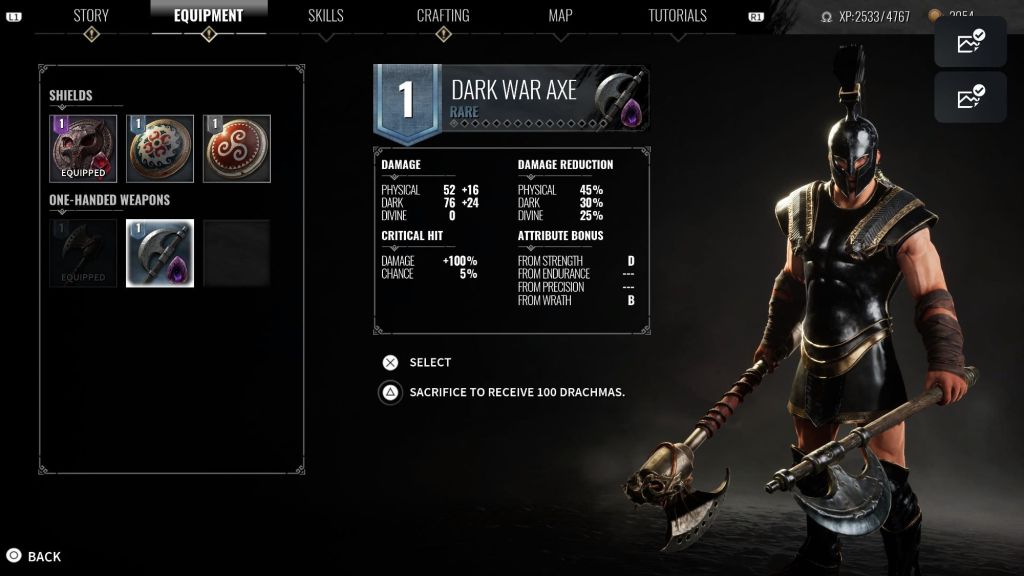The height and width of the screenshot is (576, 1024).
Task: Open the Crafting tab
Action: 443,16
